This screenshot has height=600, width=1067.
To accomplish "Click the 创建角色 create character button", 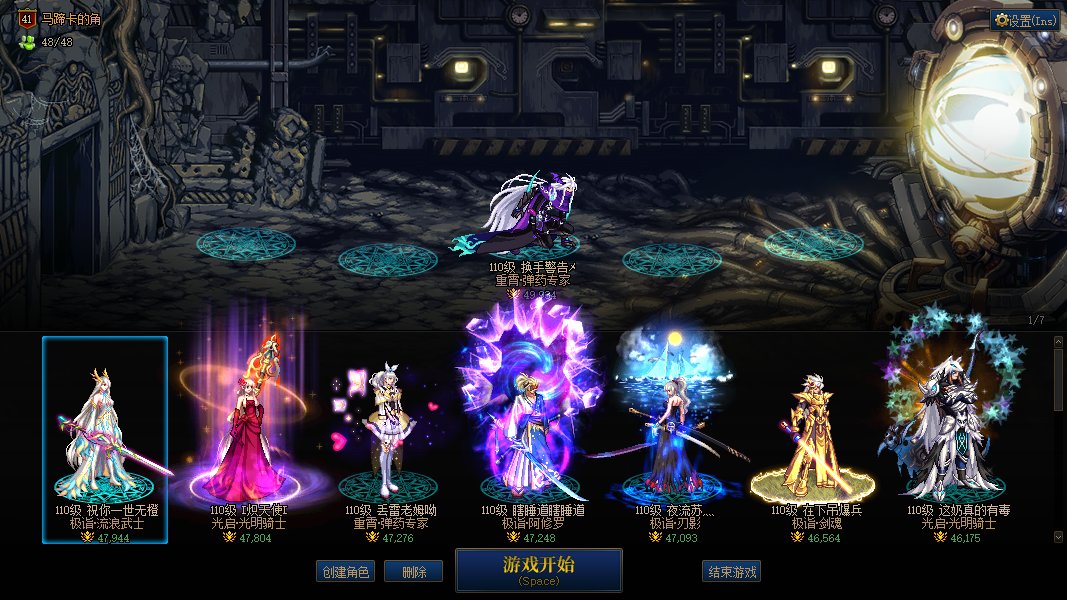I will click(345, 572).
